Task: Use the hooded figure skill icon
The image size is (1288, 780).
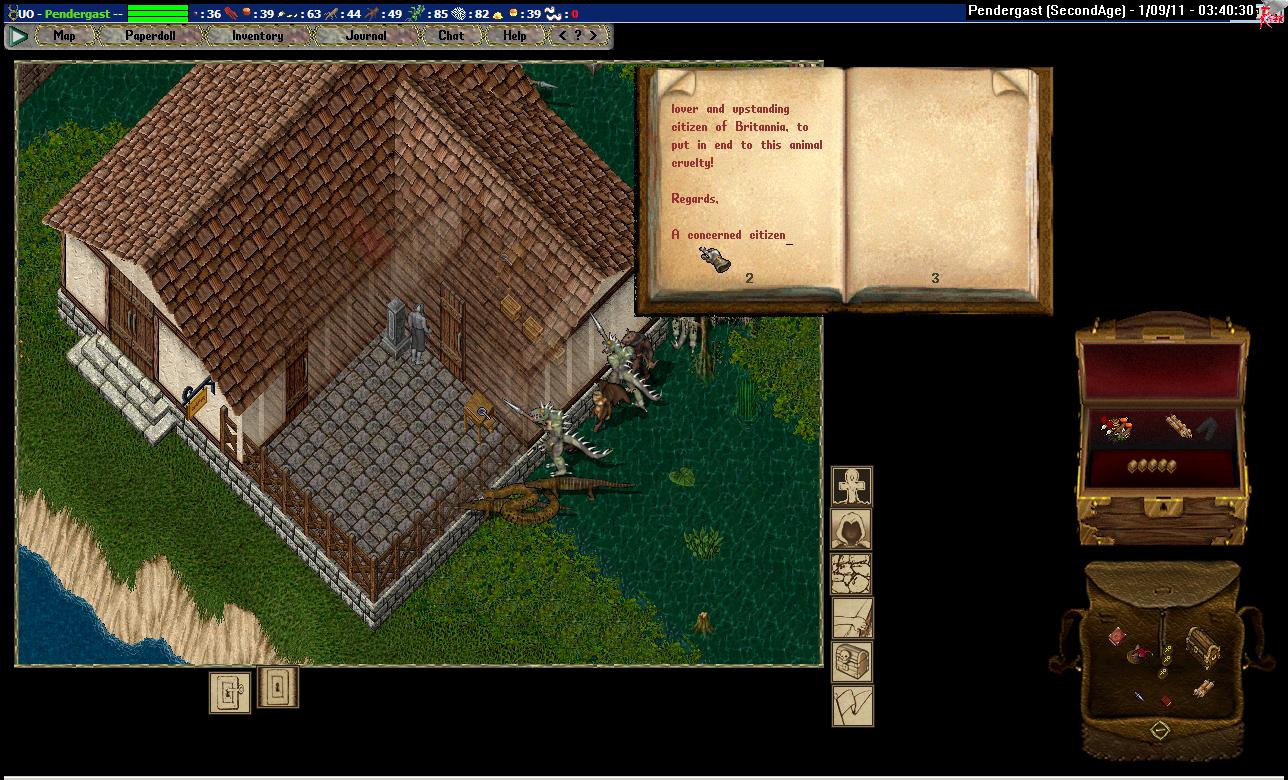Action: point(852,529)
